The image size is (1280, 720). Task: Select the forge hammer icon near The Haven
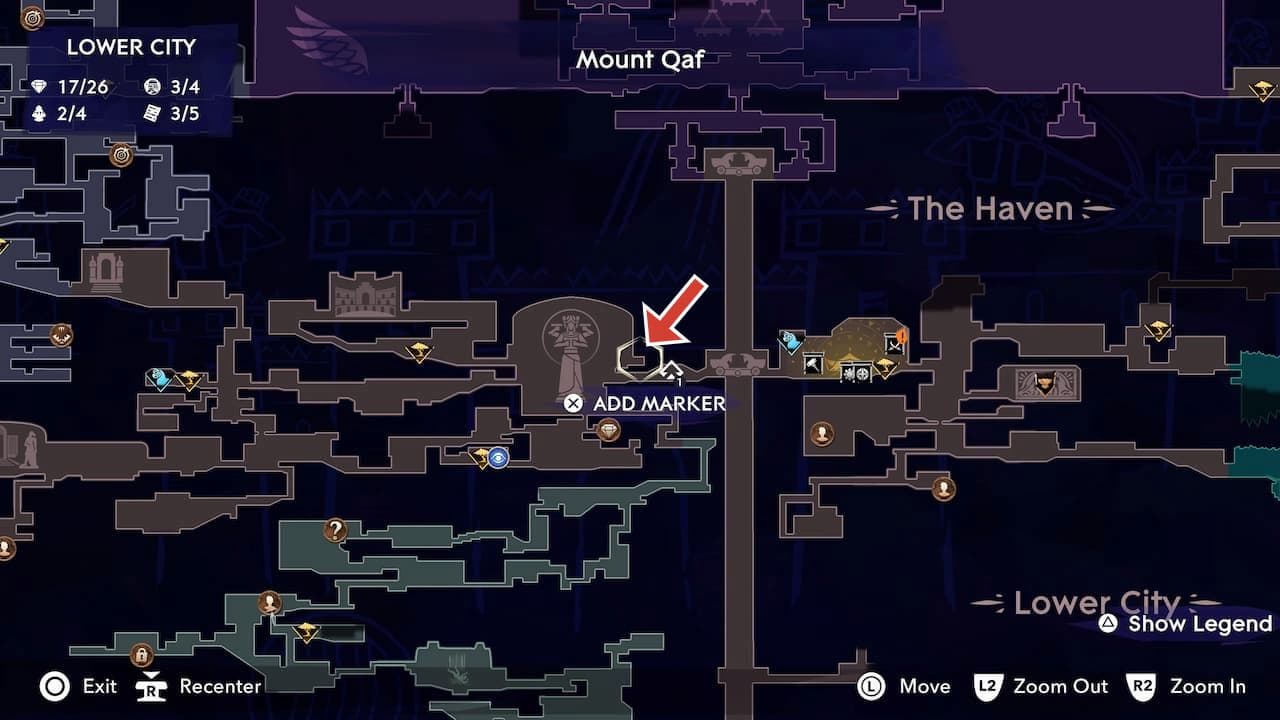click(x=812, y=364)
